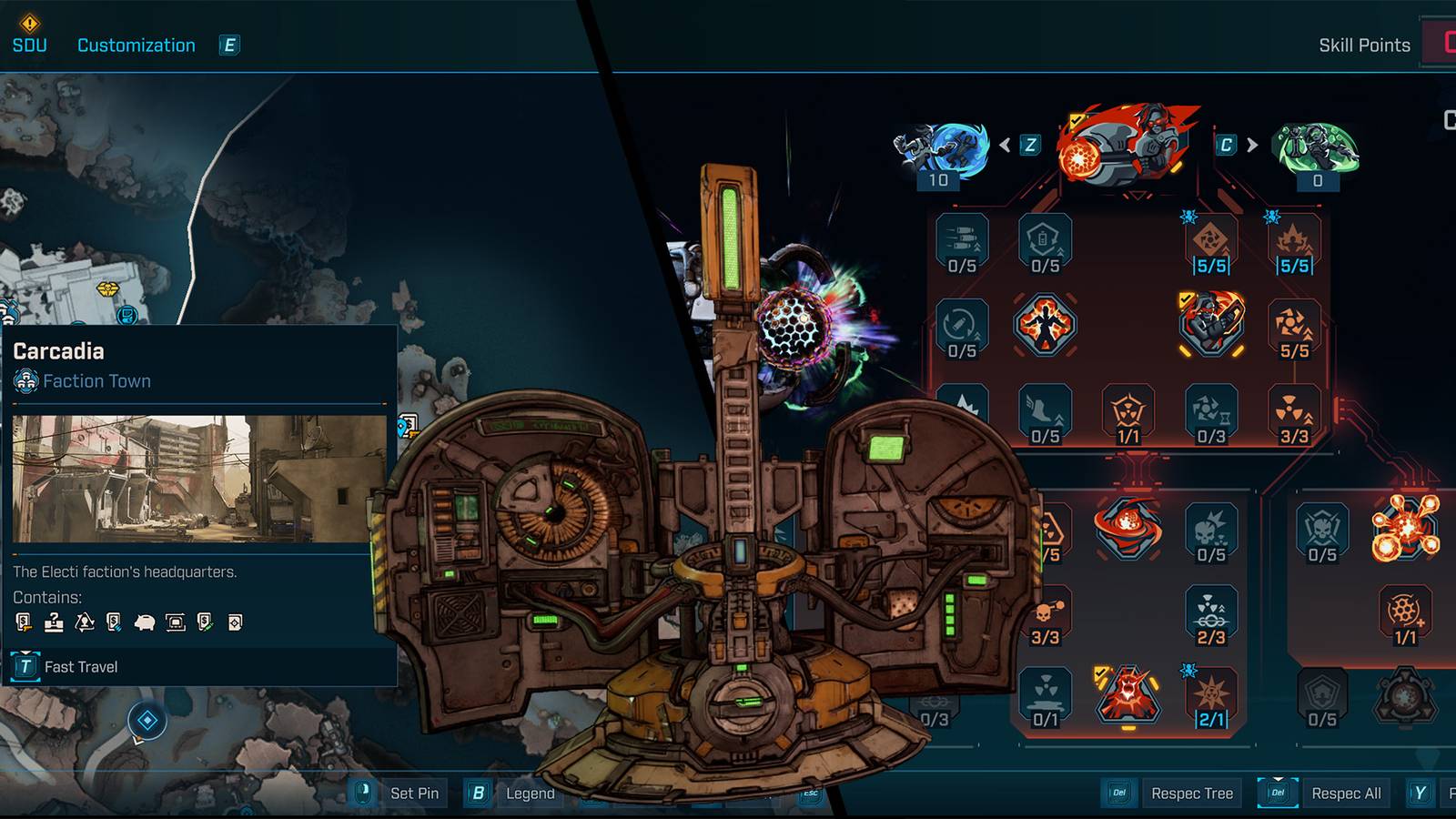Click the chainsaw character skill with yellow checkmark
The height and width of the screenshot is (819, 1456).
(1213, 322)
